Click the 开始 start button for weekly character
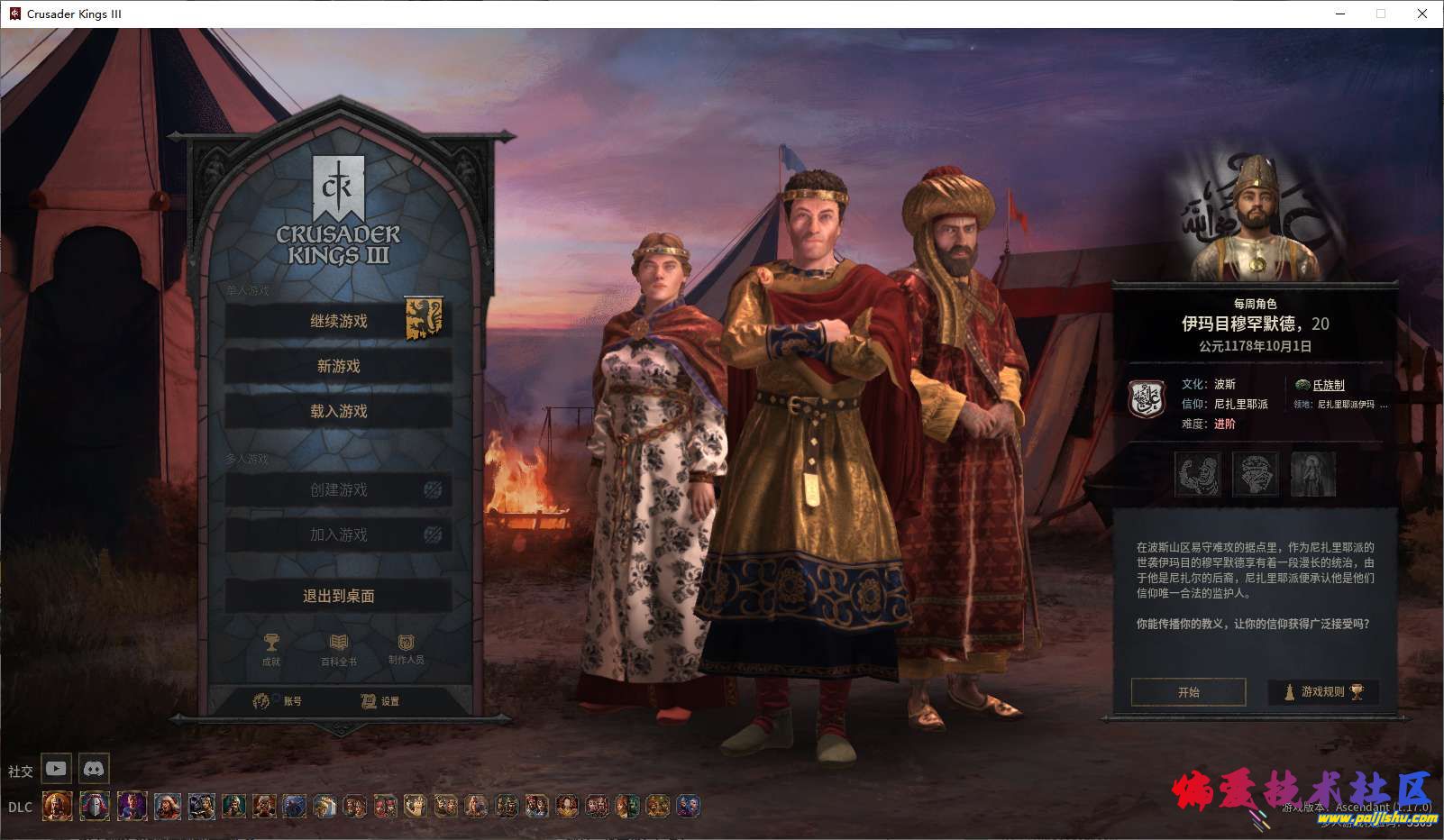The image size is (1444, 840). [1188, 692]
